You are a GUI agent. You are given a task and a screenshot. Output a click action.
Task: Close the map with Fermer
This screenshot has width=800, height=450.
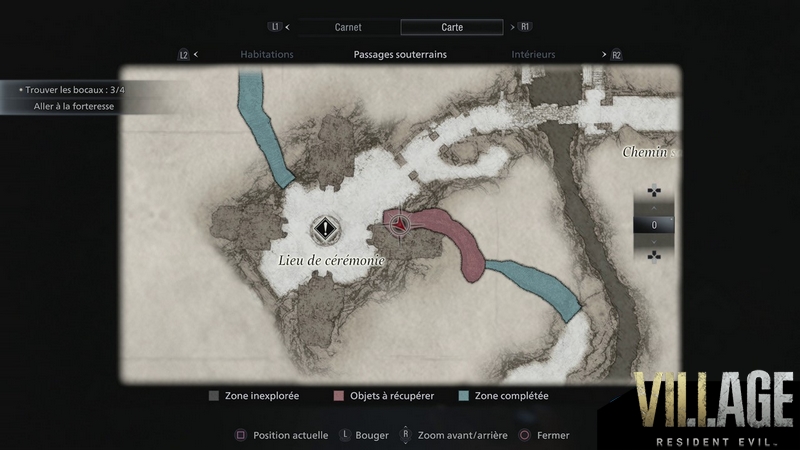coord(544,435)
